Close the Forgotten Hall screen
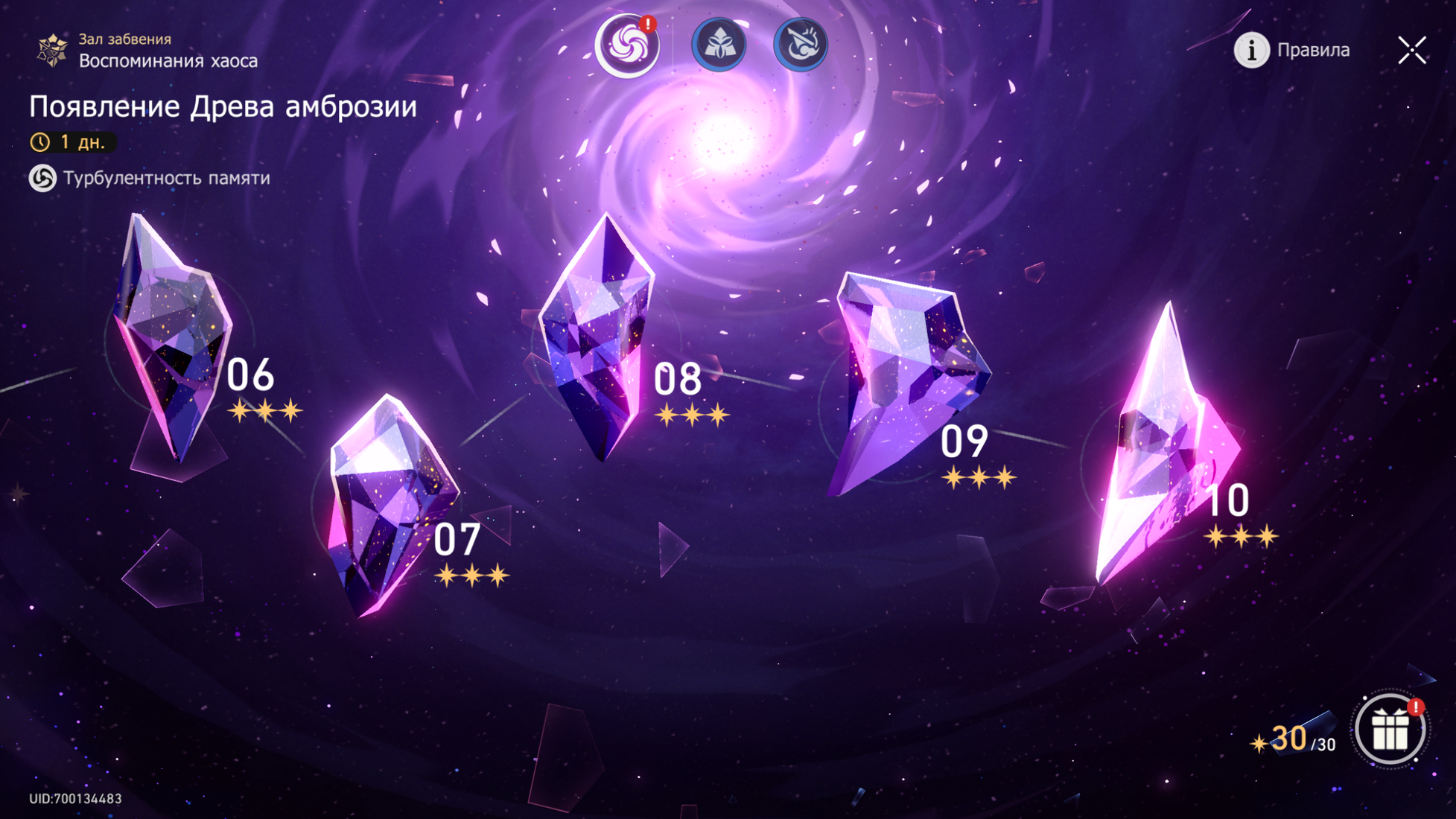This screenshot has height=819, width=1456. click(1411, 51)
